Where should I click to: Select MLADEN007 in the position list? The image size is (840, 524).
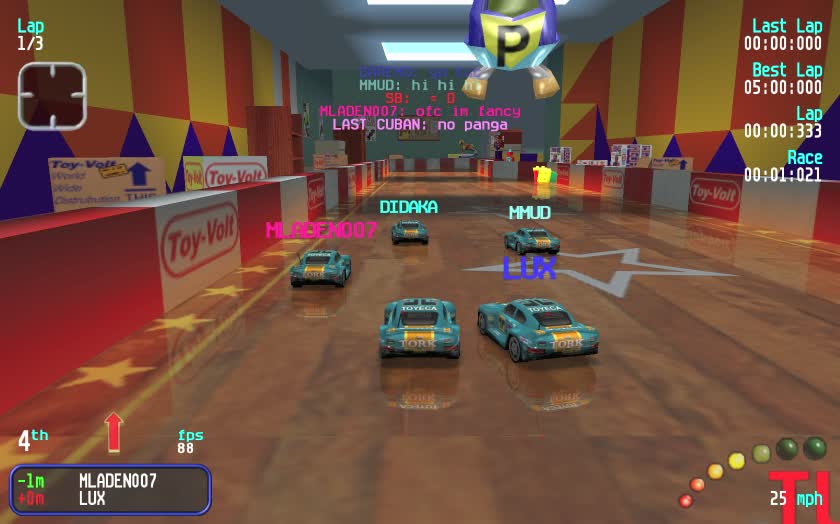tap(117, 481)
